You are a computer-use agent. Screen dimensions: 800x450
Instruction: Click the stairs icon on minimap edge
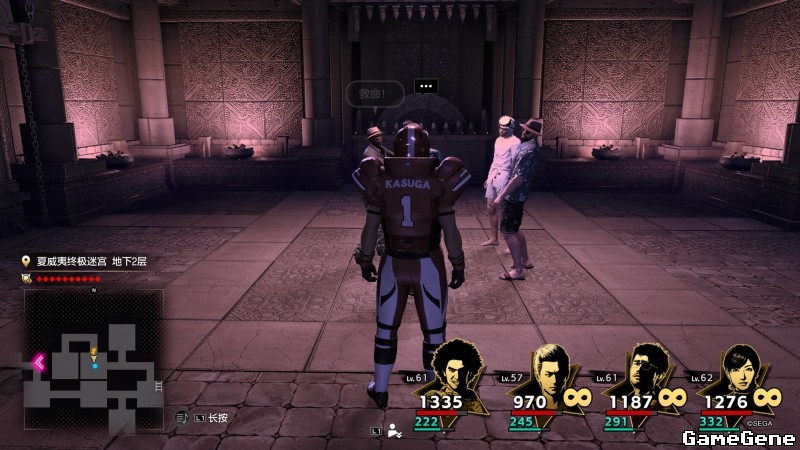pyautogui.click(x=158, y=385)
